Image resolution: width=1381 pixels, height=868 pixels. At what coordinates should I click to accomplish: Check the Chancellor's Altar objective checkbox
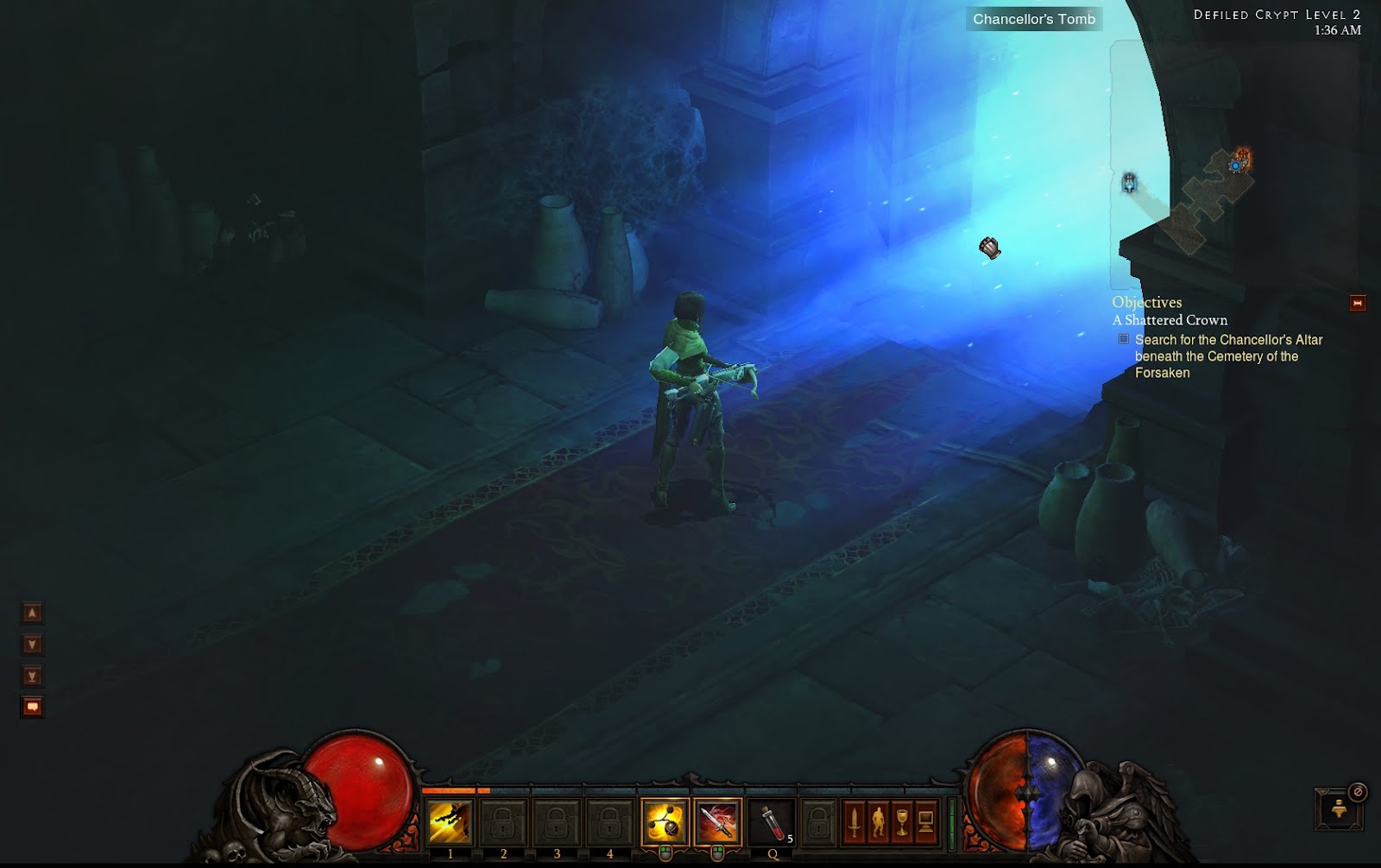[x=1123, y=340]
